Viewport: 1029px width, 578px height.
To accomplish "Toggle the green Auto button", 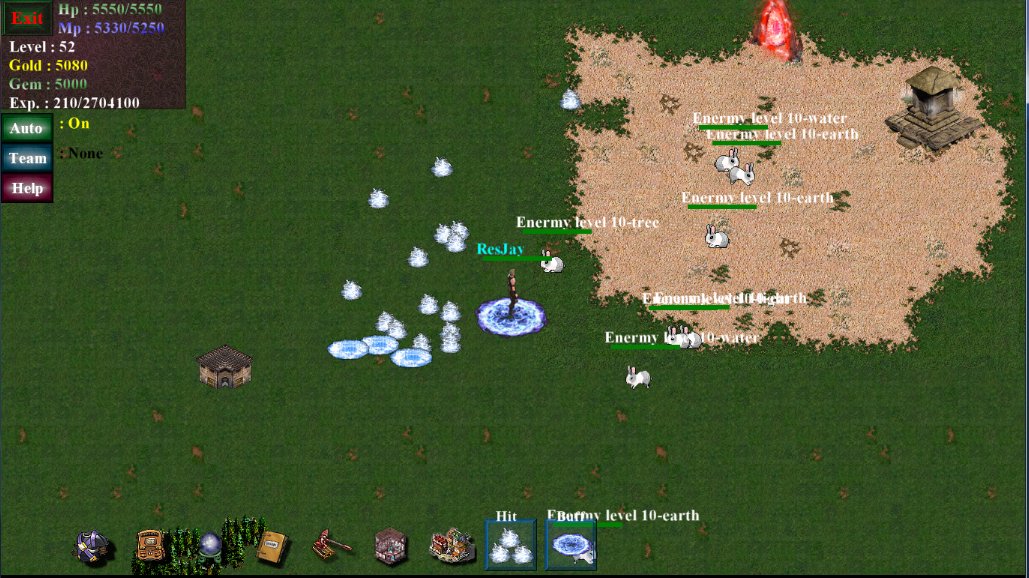I will pos(27,128).
